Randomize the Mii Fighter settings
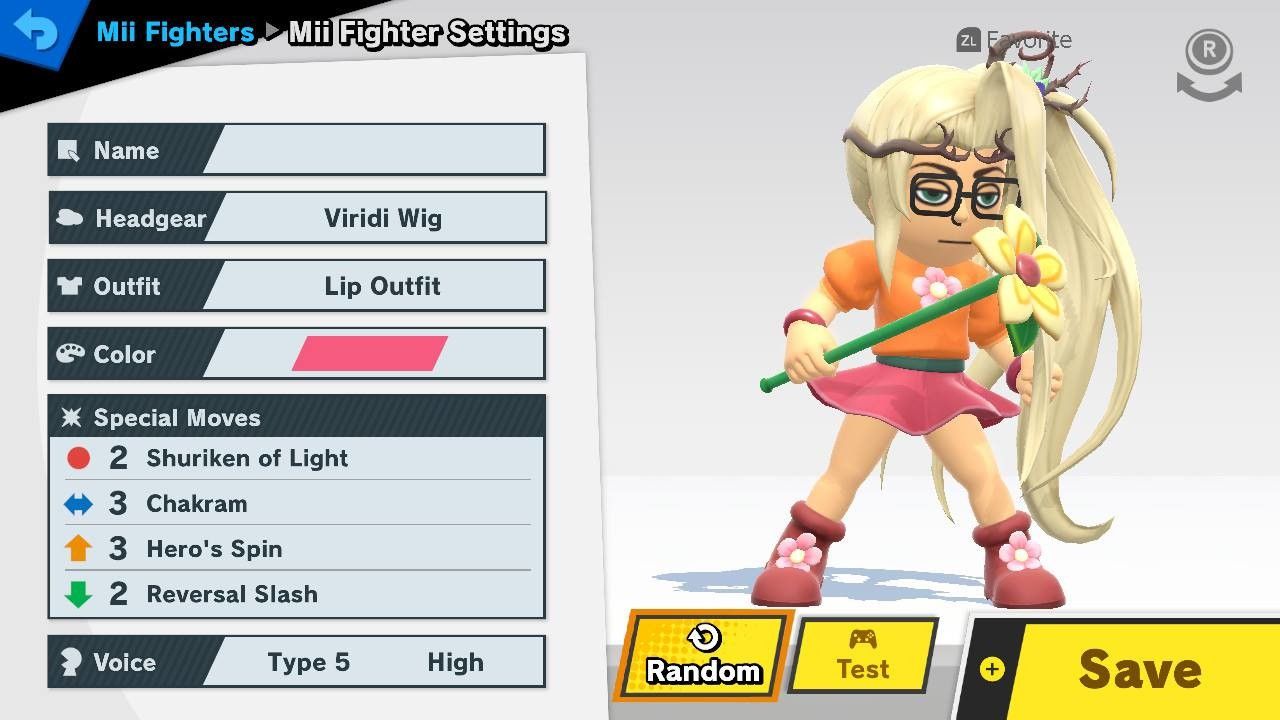1280x720 pixels. click(703, 656)
